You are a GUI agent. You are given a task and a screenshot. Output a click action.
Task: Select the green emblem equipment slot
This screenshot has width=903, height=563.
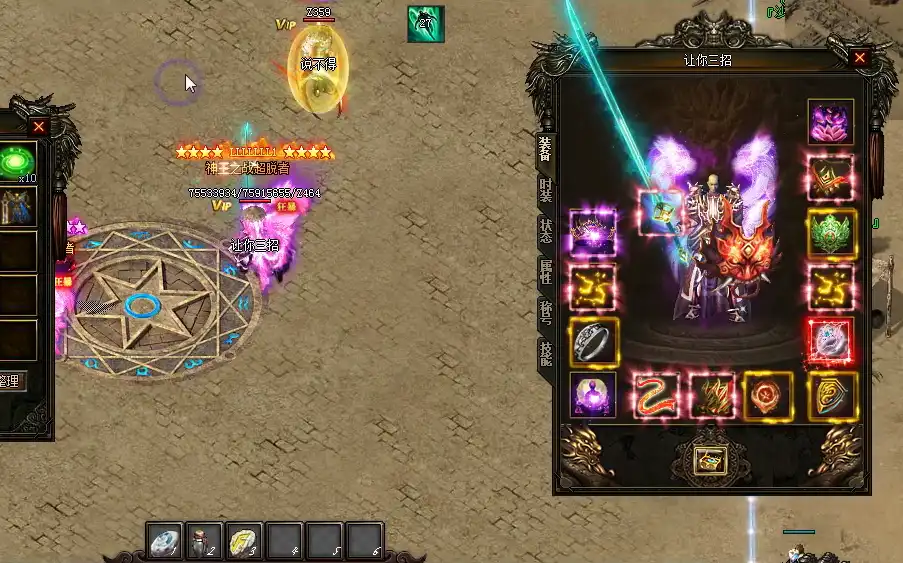tap(830, 233)
